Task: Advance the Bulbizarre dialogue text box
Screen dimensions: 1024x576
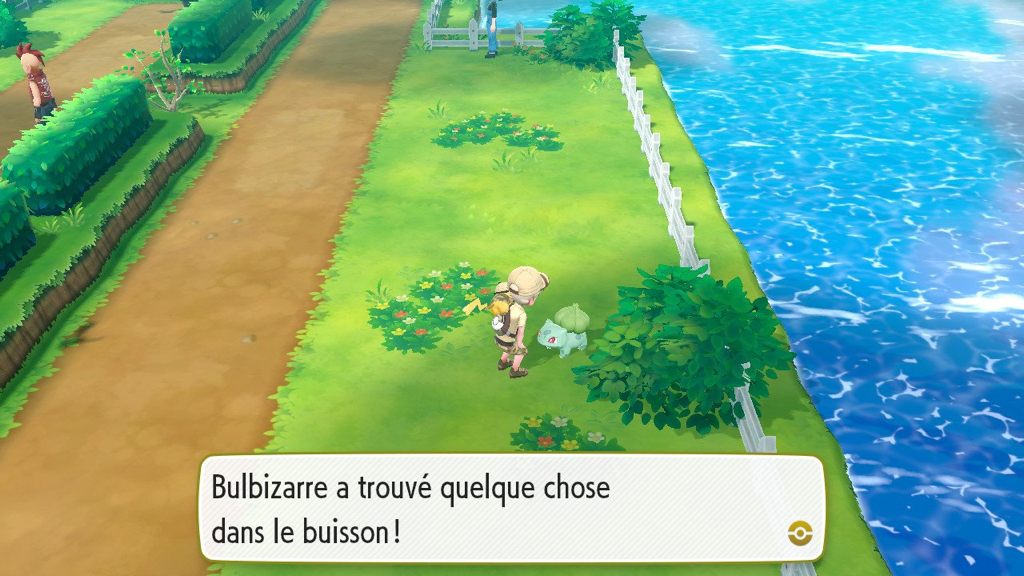Action: (x=511, y=508)
